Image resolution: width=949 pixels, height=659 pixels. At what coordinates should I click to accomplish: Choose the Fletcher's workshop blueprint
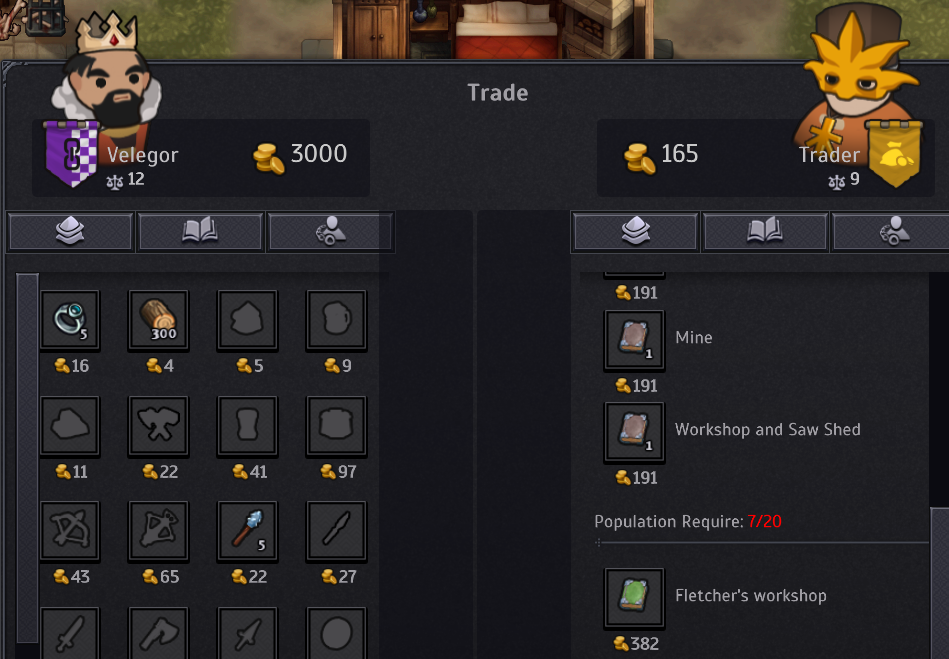pyautogui.click(x=634, y=597)
